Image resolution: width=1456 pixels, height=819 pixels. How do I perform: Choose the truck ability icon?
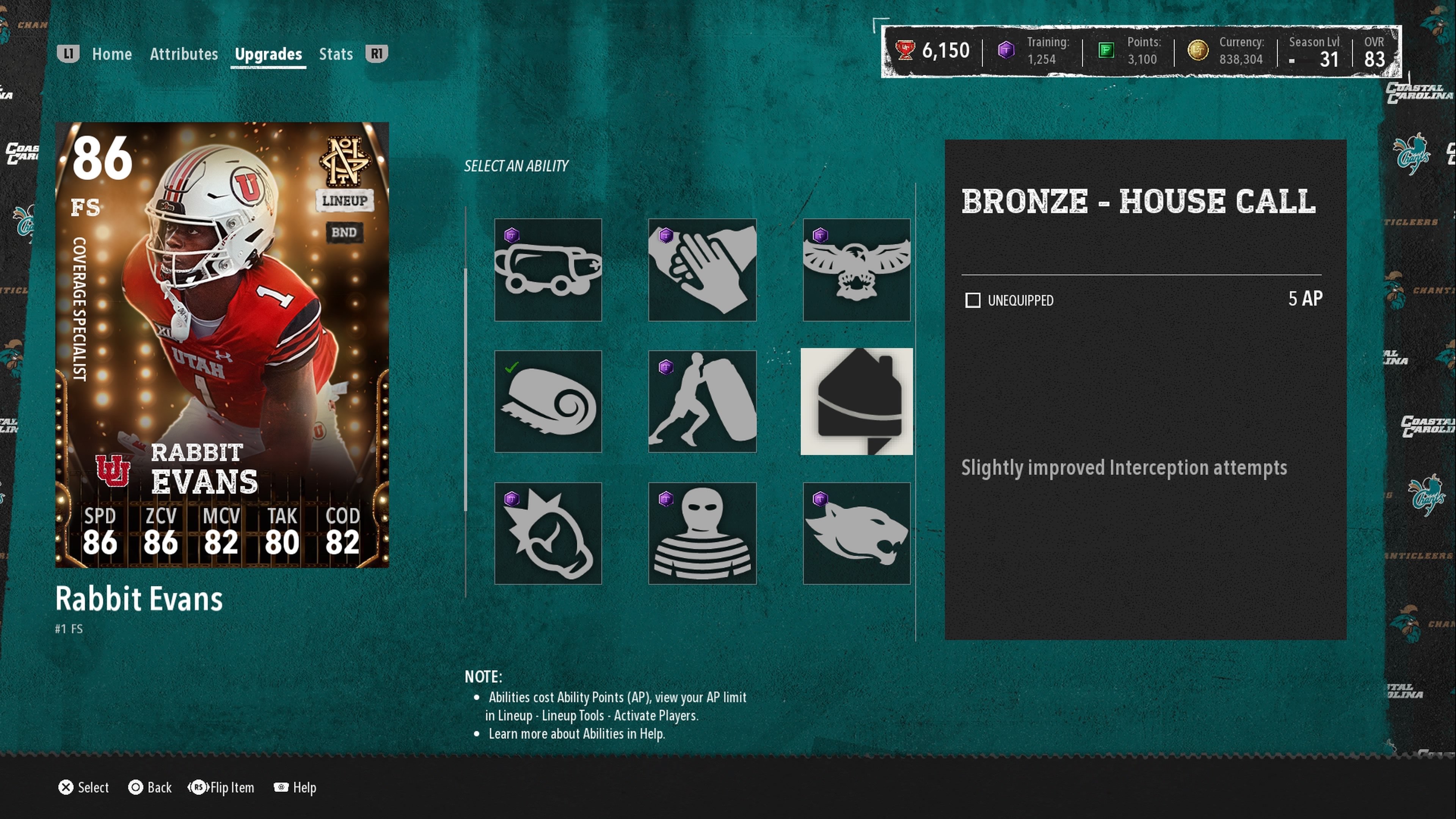tap(548, 270)
